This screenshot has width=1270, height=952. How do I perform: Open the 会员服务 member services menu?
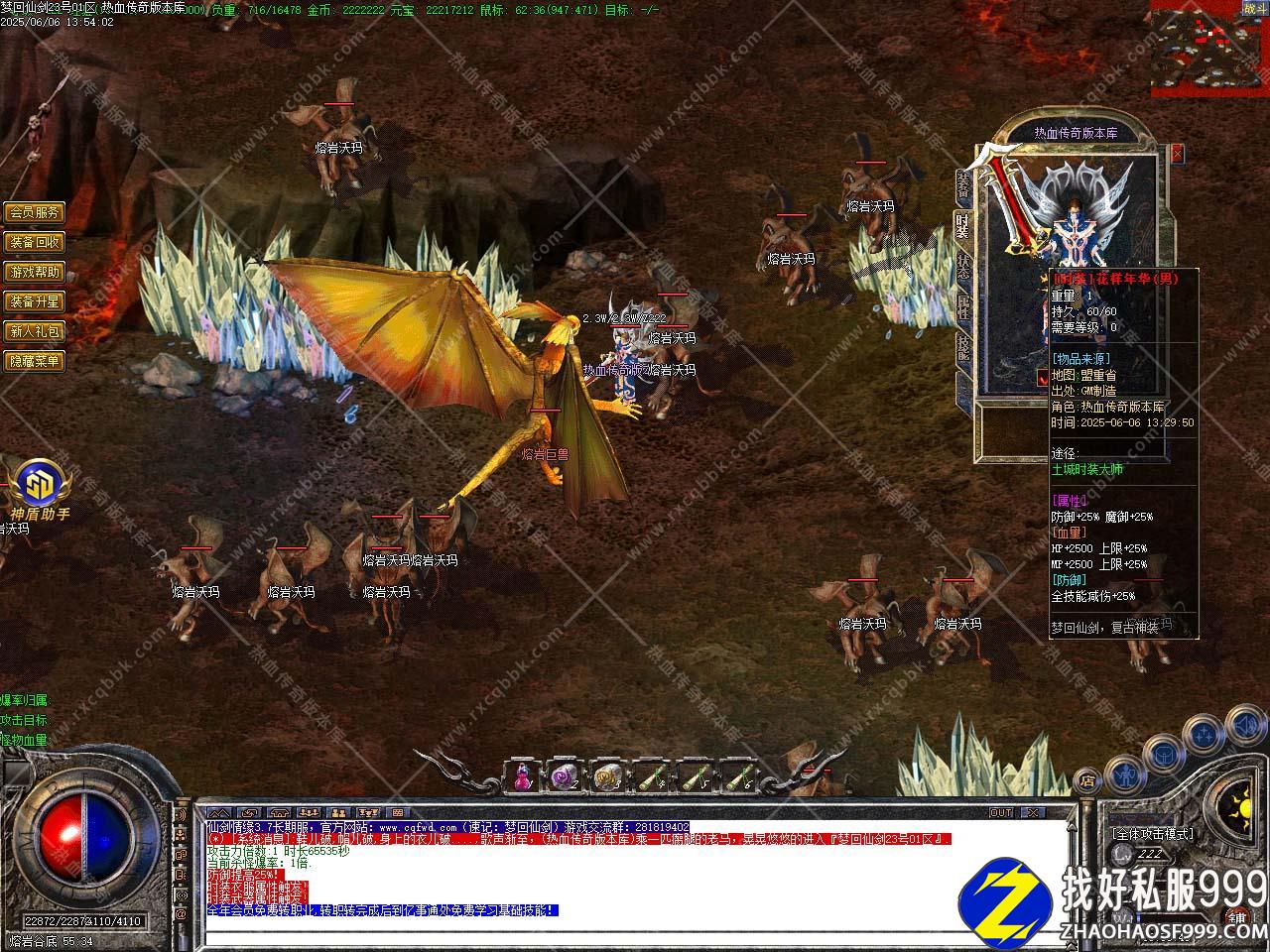[35, 212]
